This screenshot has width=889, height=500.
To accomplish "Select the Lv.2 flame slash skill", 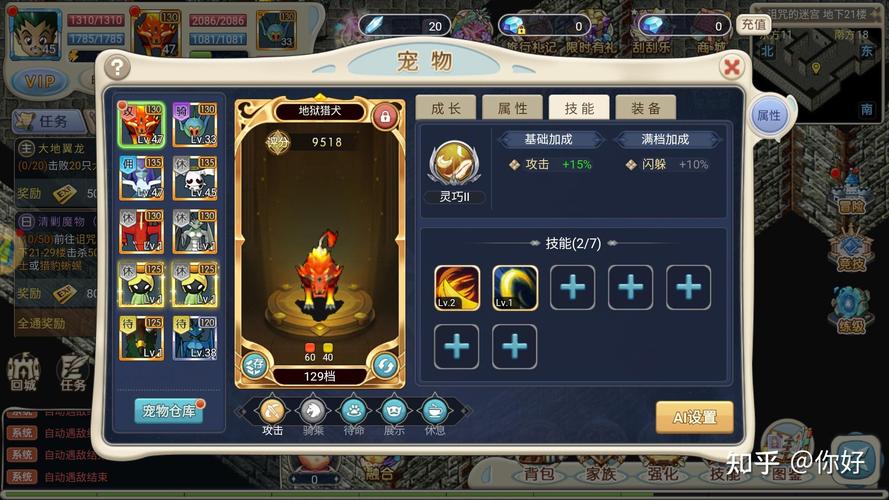I will coord(457,288).
